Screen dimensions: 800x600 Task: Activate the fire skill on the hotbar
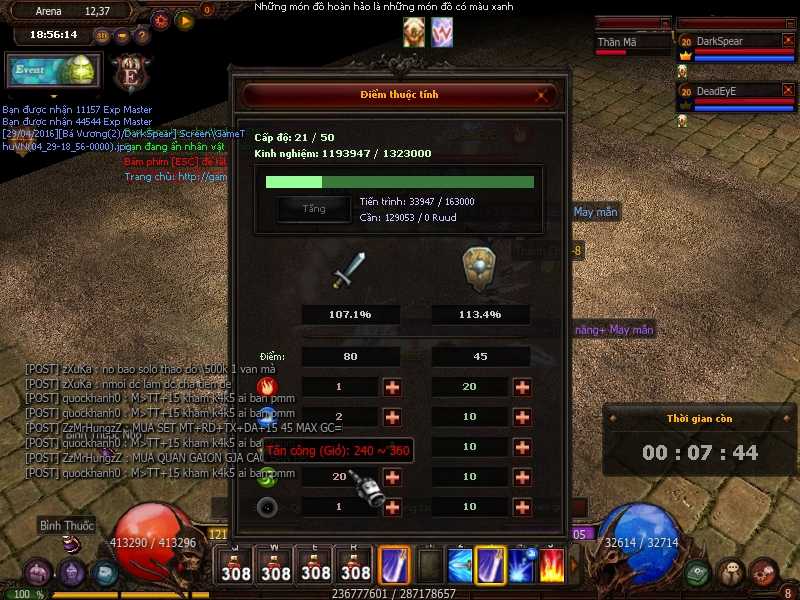(x=553, y=565)
